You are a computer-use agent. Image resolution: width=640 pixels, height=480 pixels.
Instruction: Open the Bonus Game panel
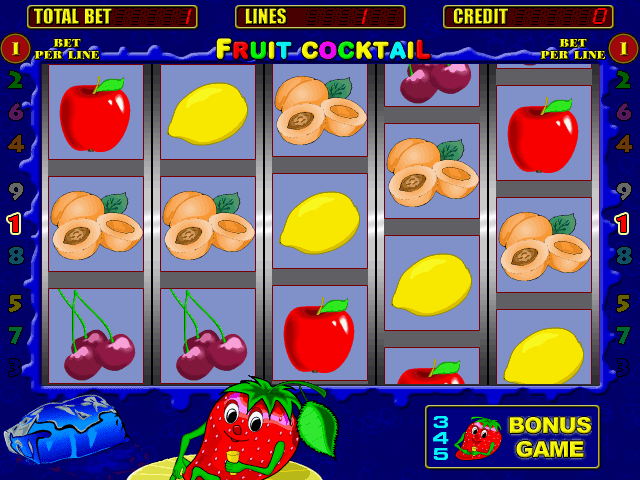pyautogui.click(x=512, y=437)
